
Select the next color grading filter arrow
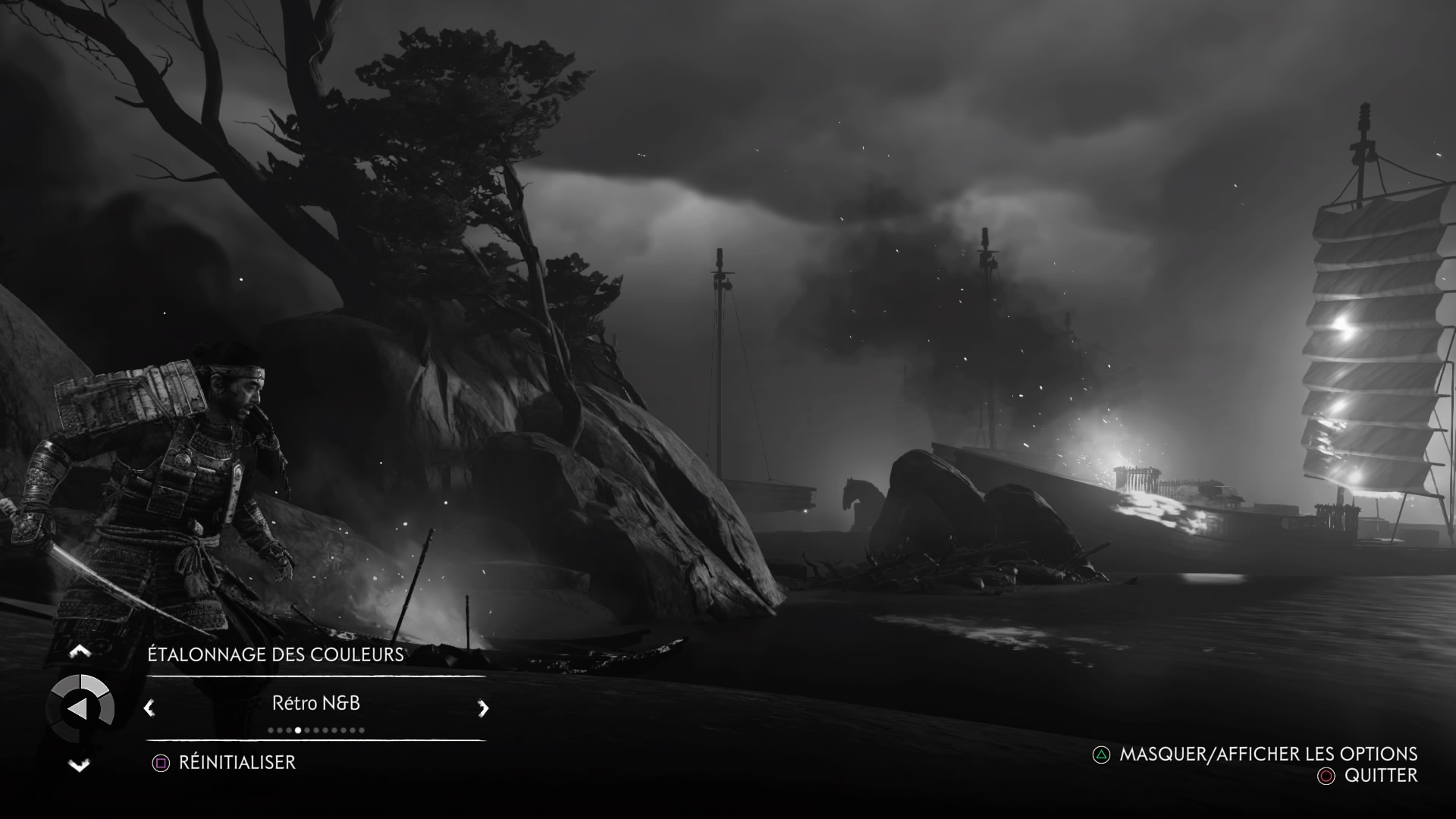[x=483, y=708]
